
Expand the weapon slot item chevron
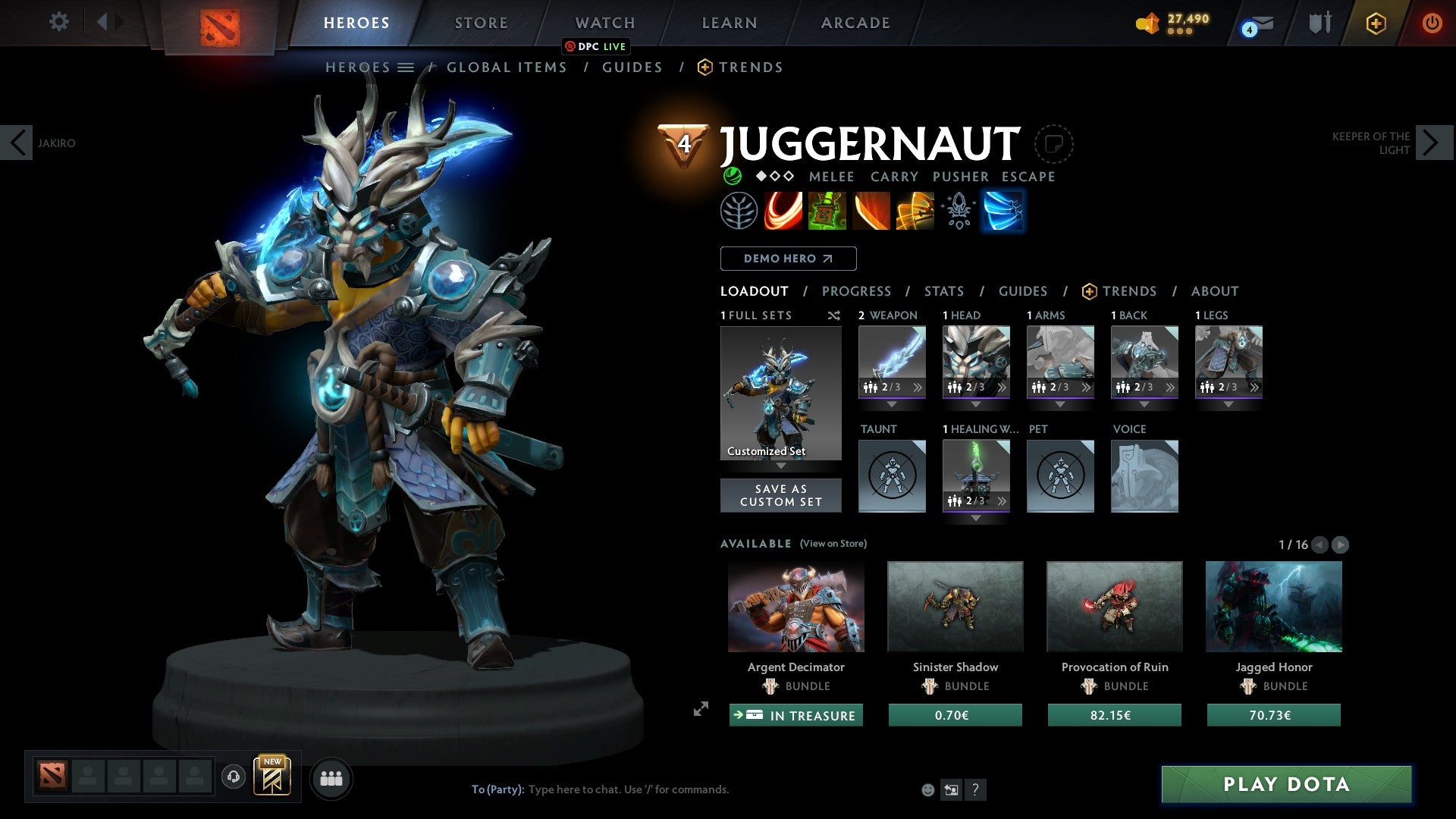click(918, 387)
